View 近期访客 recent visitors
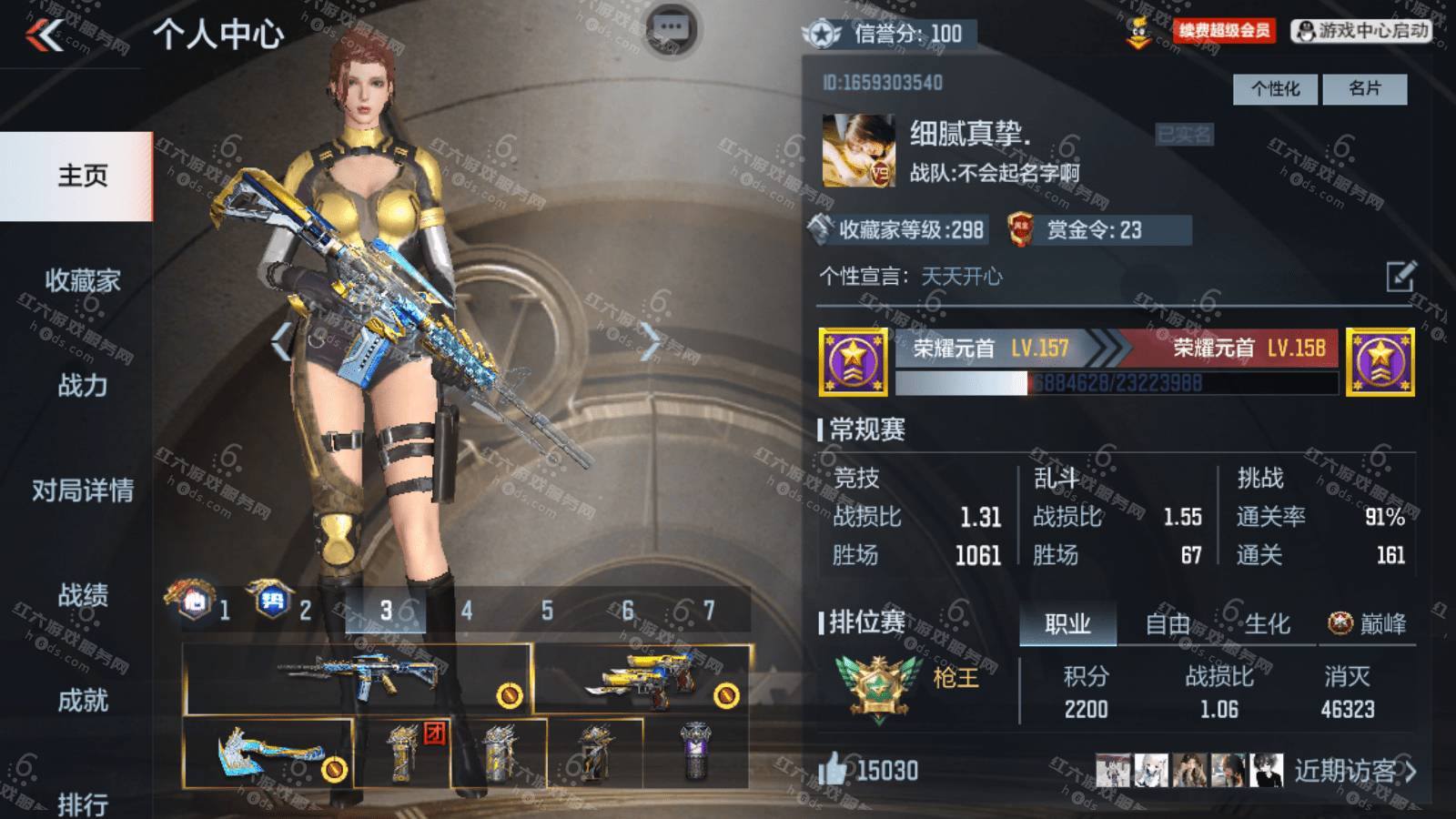The height and width of the screenshot is (819, 1456). [x=1354, y=772]
